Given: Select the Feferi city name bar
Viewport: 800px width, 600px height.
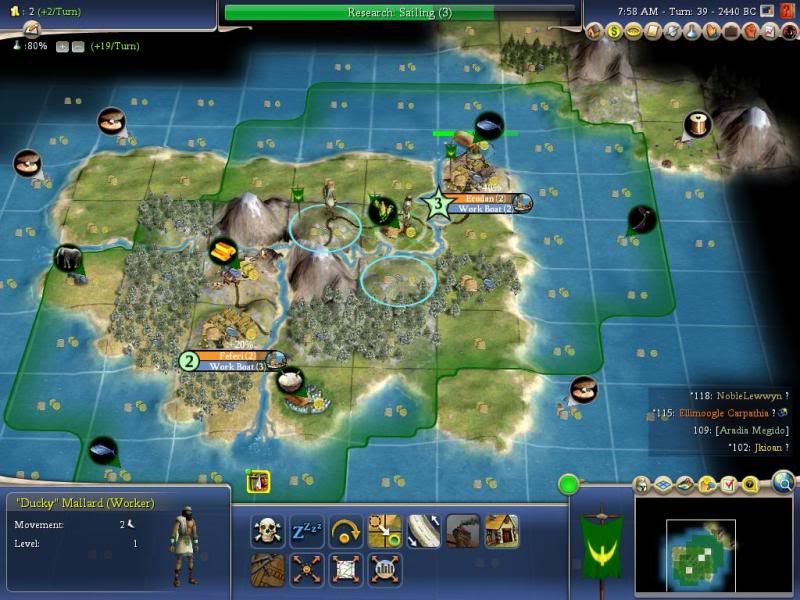Looking at the screenshot, I should pos(235,355).
